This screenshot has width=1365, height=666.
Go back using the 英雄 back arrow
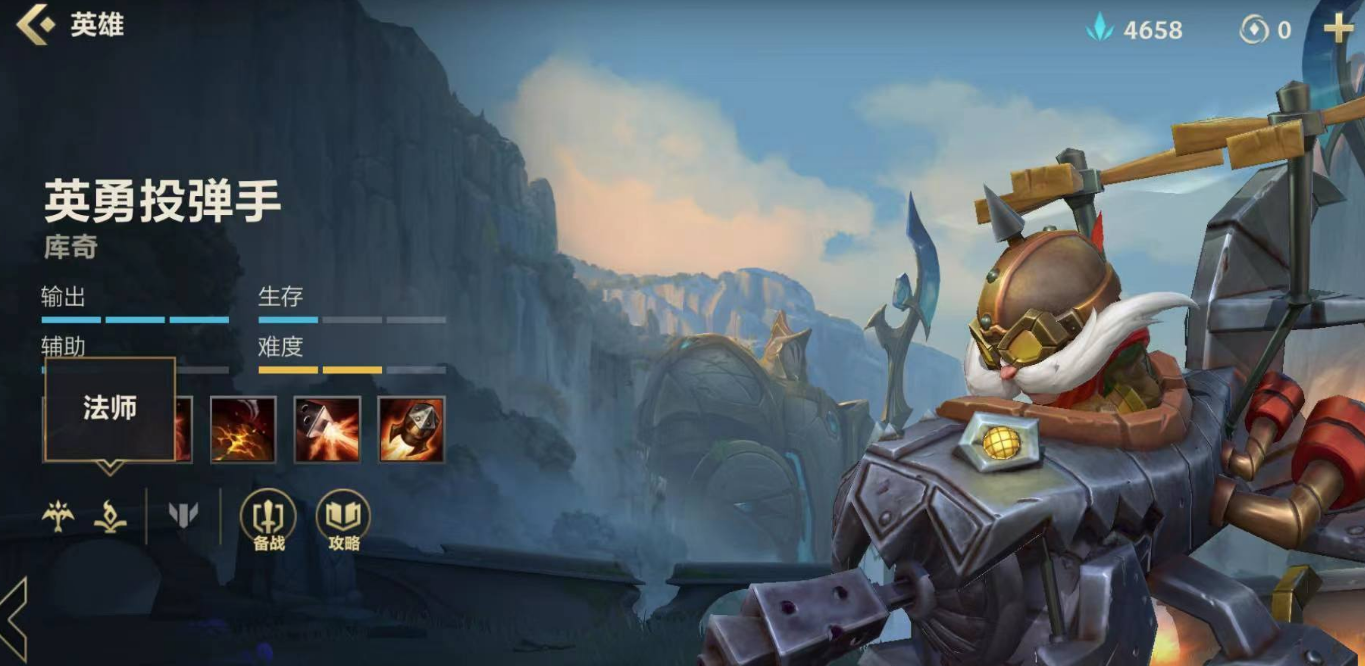(36, 25)
